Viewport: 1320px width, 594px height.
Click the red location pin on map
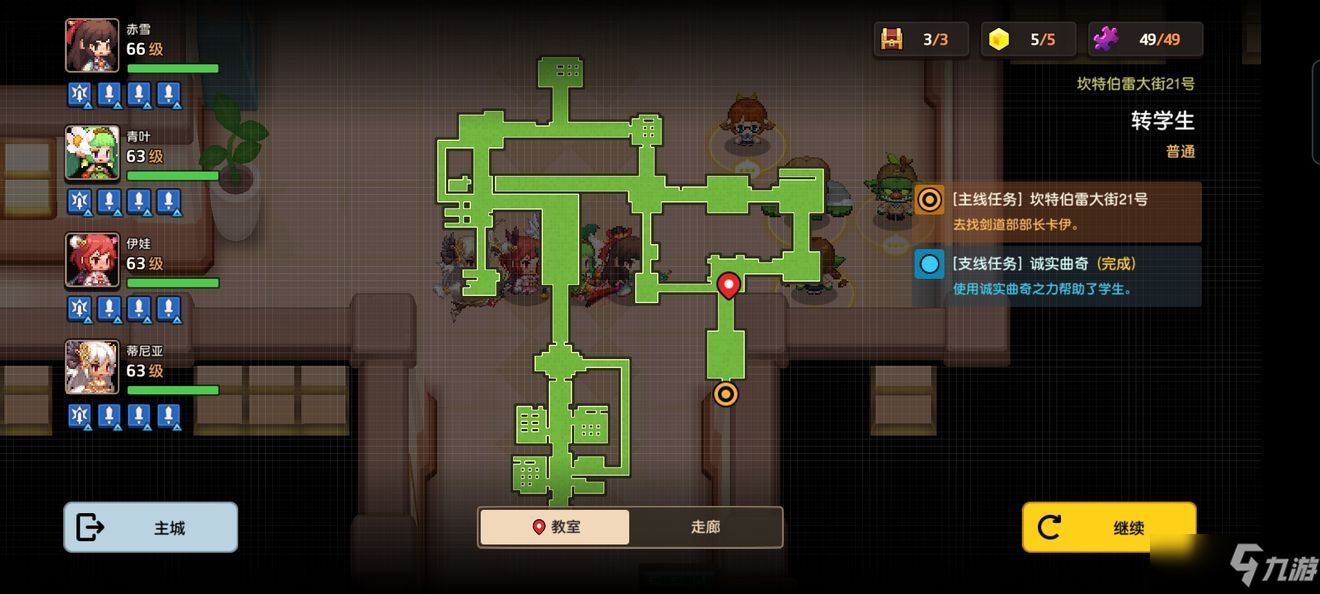click(x=729, y=285)
